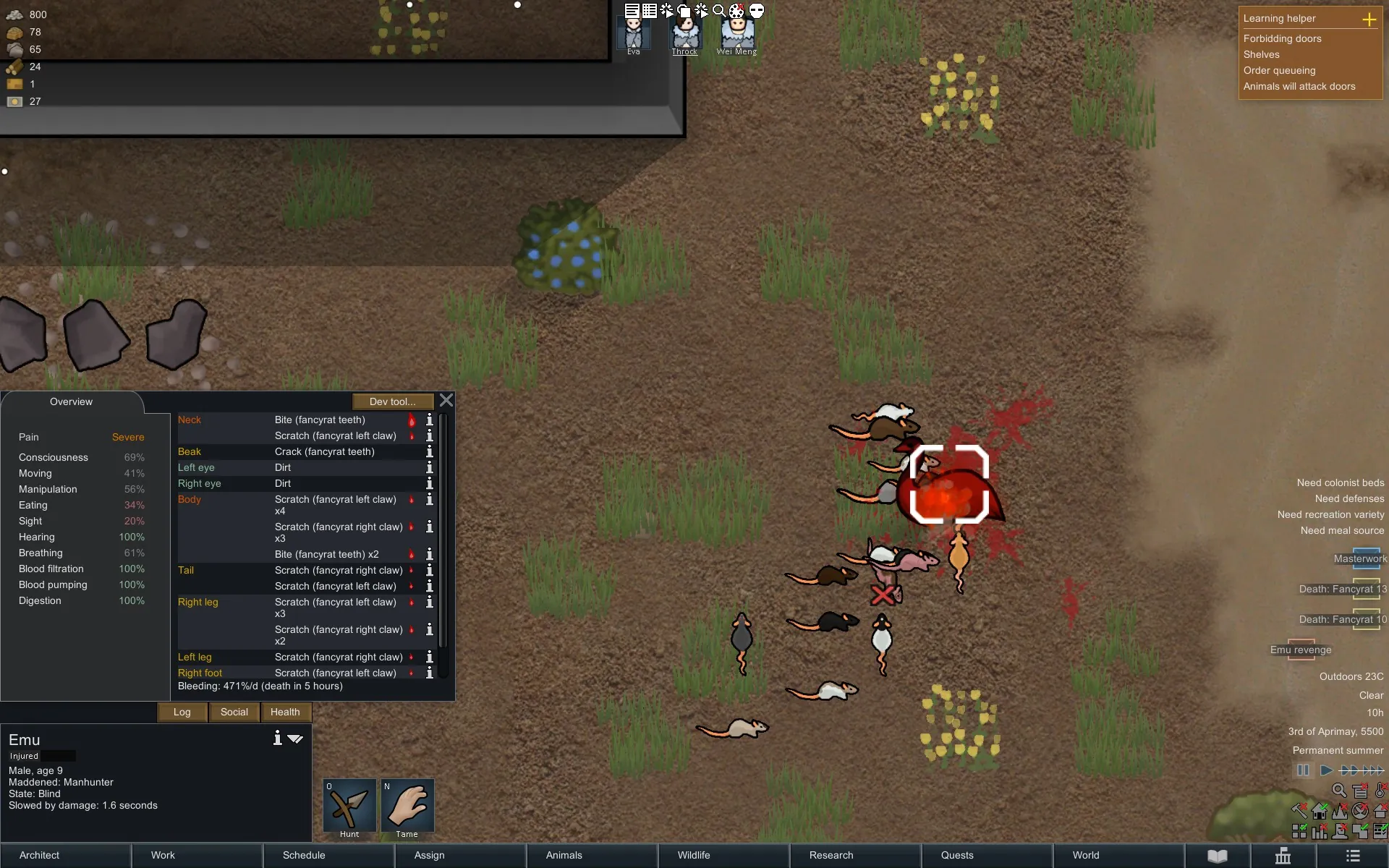Select the Hunt command for the emu
This screenshot has width=1389, height=868.
[x=349, y=807]
